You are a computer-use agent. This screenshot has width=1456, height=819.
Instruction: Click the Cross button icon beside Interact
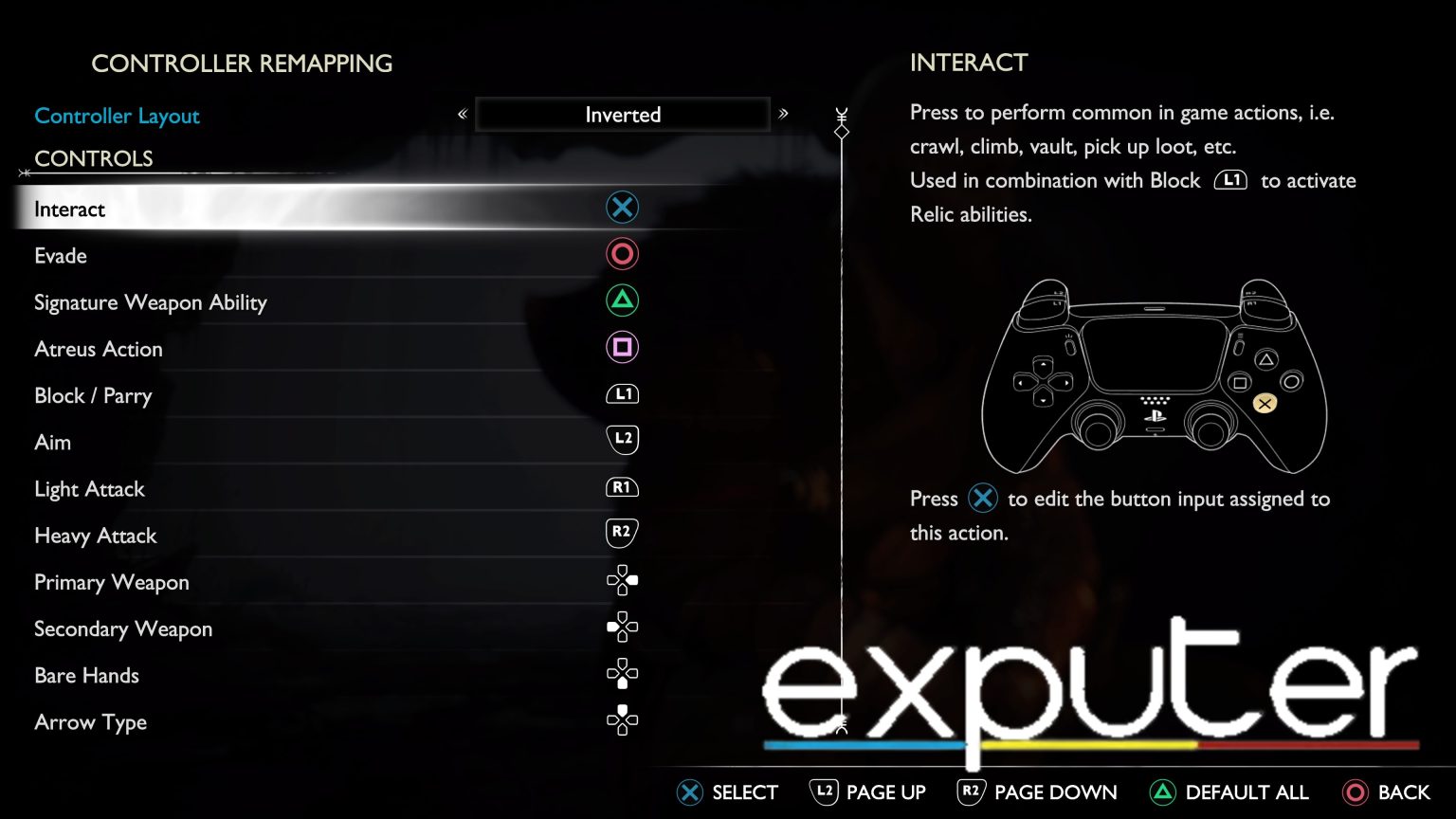tap(622, 207)
